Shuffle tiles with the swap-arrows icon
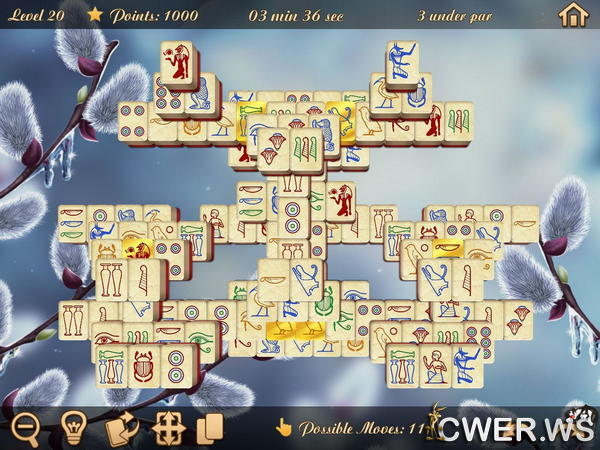The height and width of the screenshot is (450, 600). point(121,429)
